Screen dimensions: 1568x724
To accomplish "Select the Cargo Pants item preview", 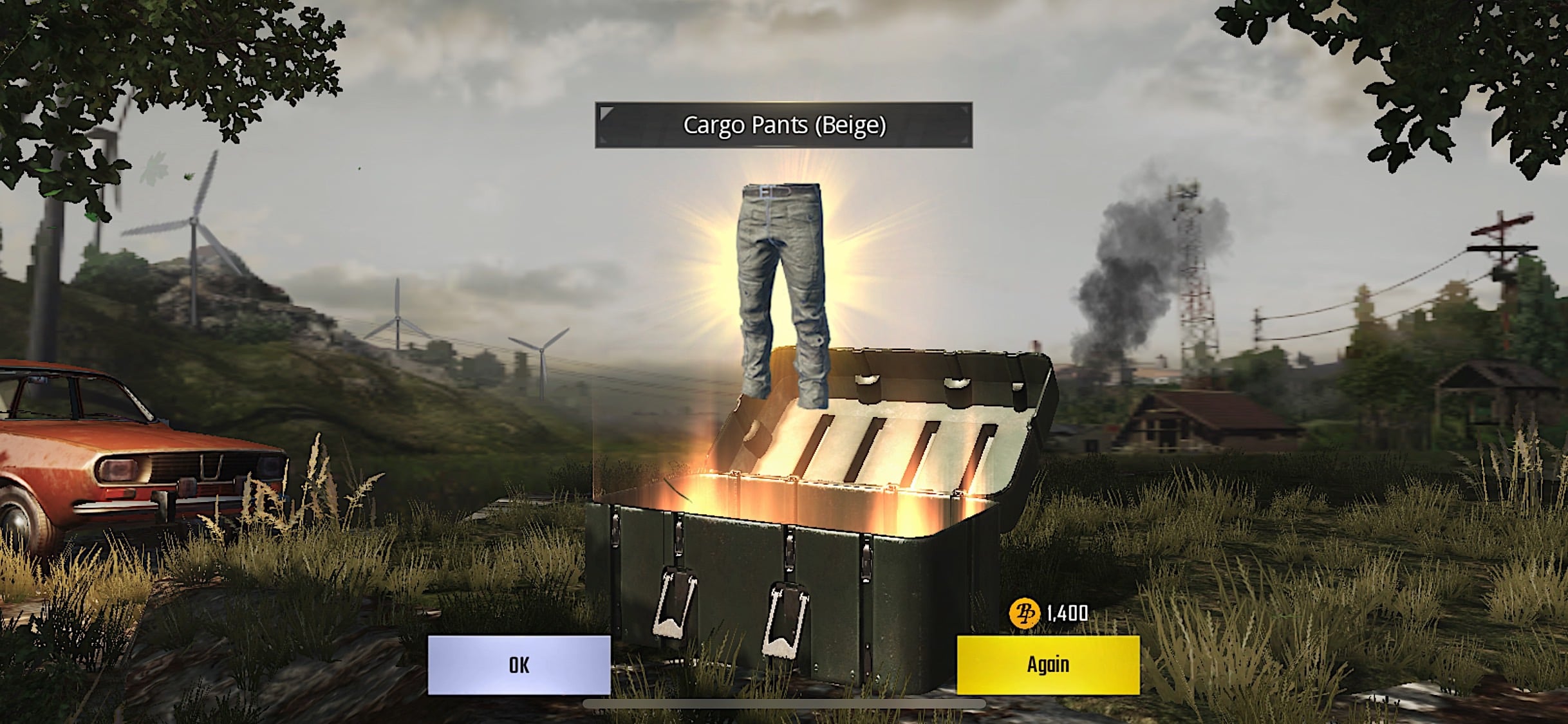I will (779, 290).
